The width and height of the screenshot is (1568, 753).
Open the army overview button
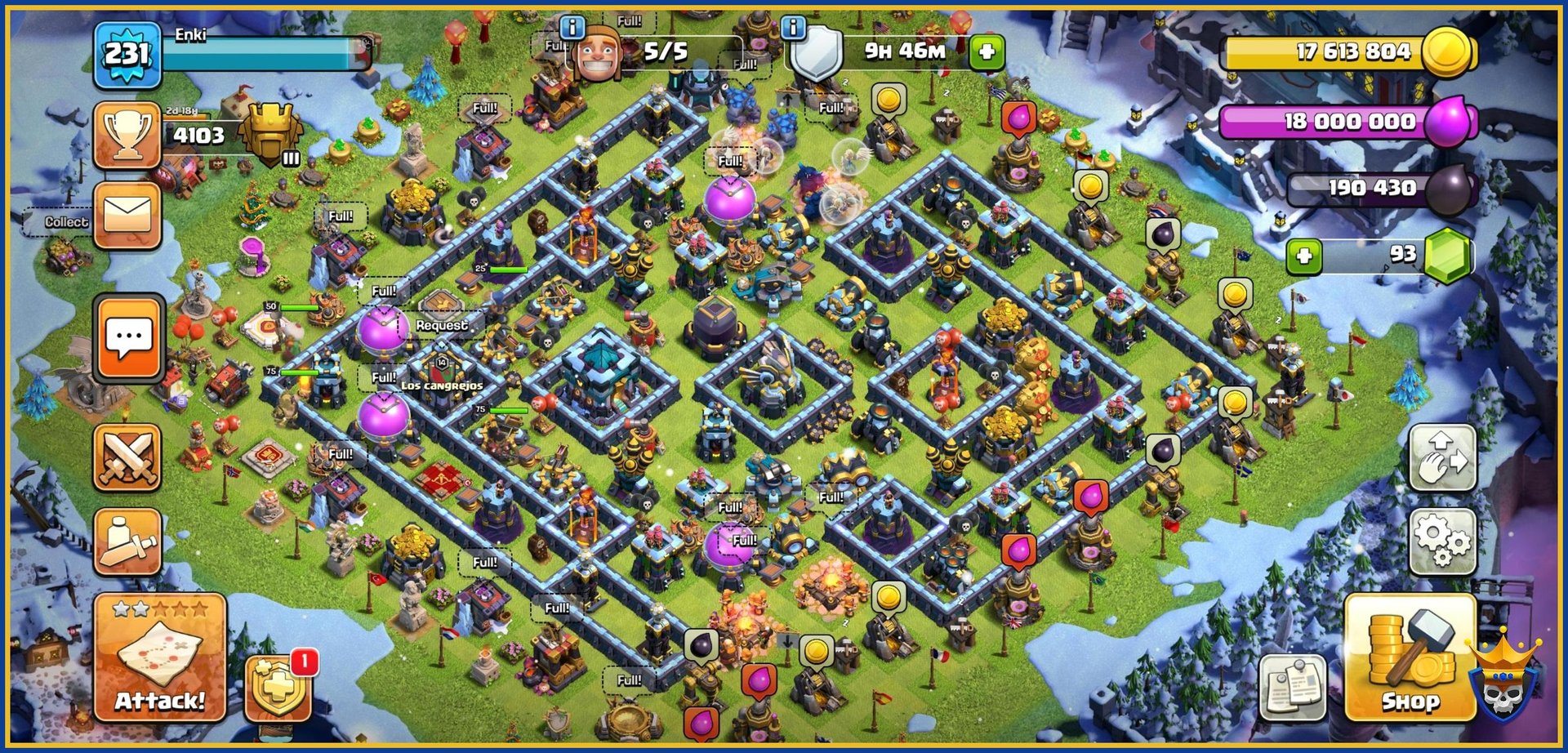point(127,541)
